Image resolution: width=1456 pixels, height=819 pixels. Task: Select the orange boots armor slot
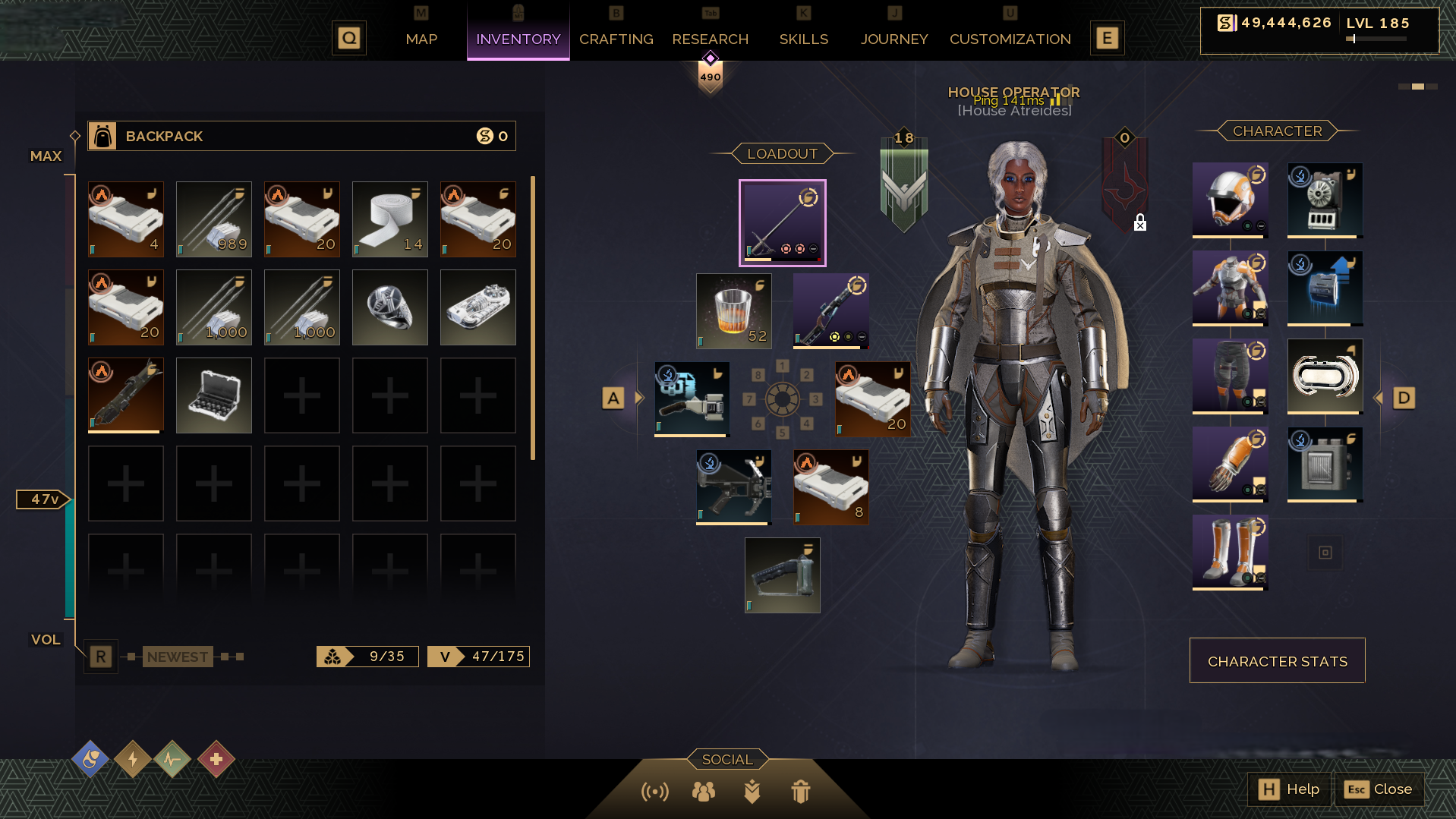(1230, 552)
